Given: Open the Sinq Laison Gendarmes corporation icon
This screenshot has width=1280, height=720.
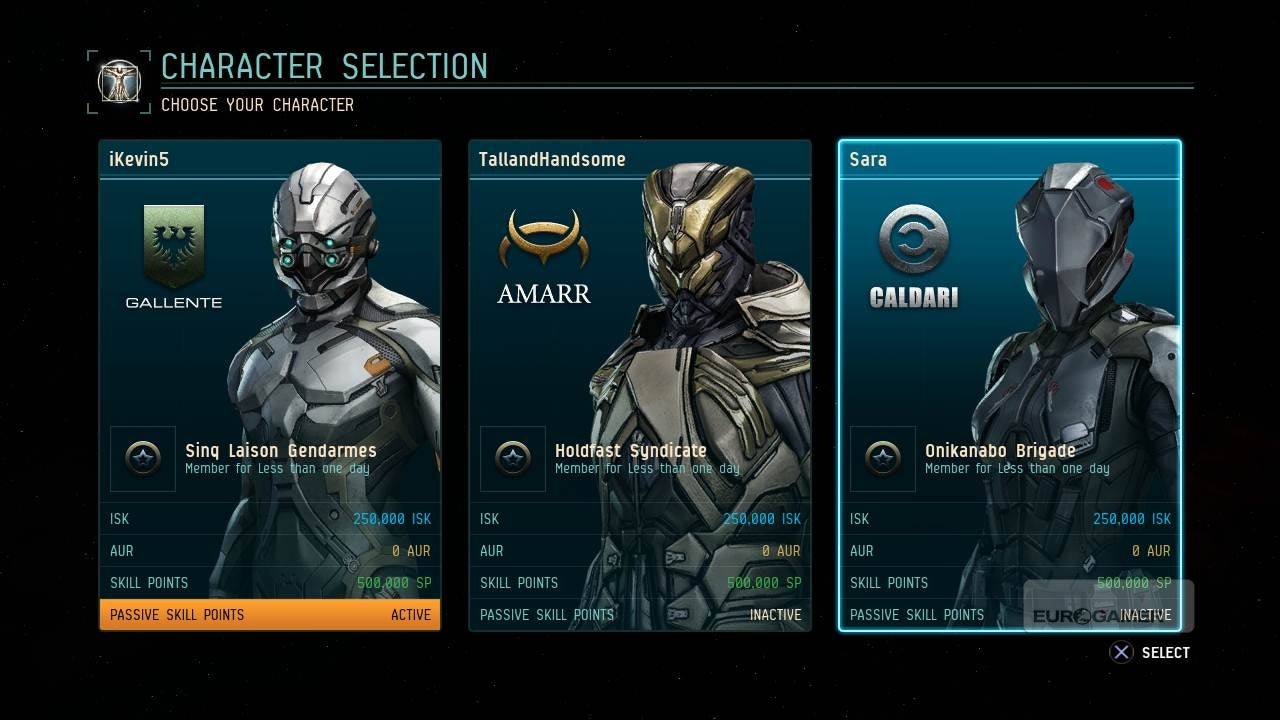Looking at the screenshot, I should 143,459.
